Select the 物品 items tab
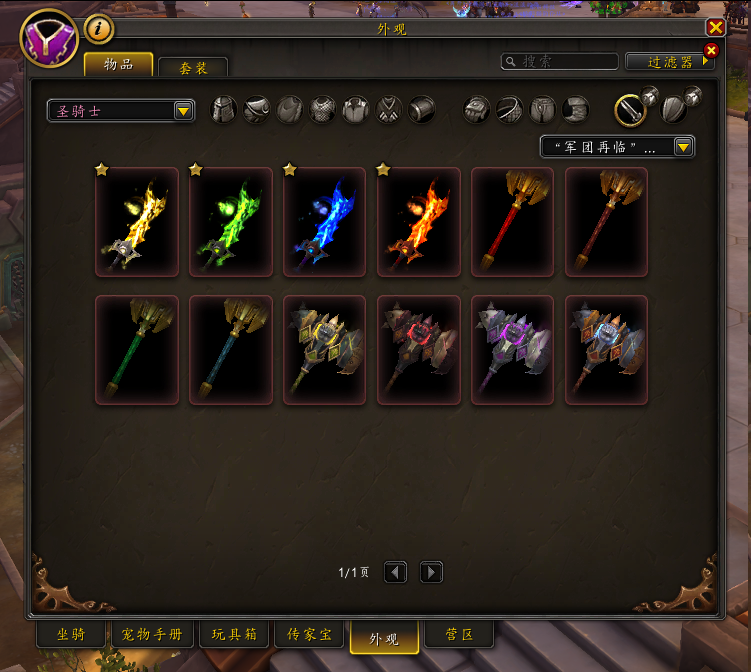751x672 pixels. click(x=119, y=64)
